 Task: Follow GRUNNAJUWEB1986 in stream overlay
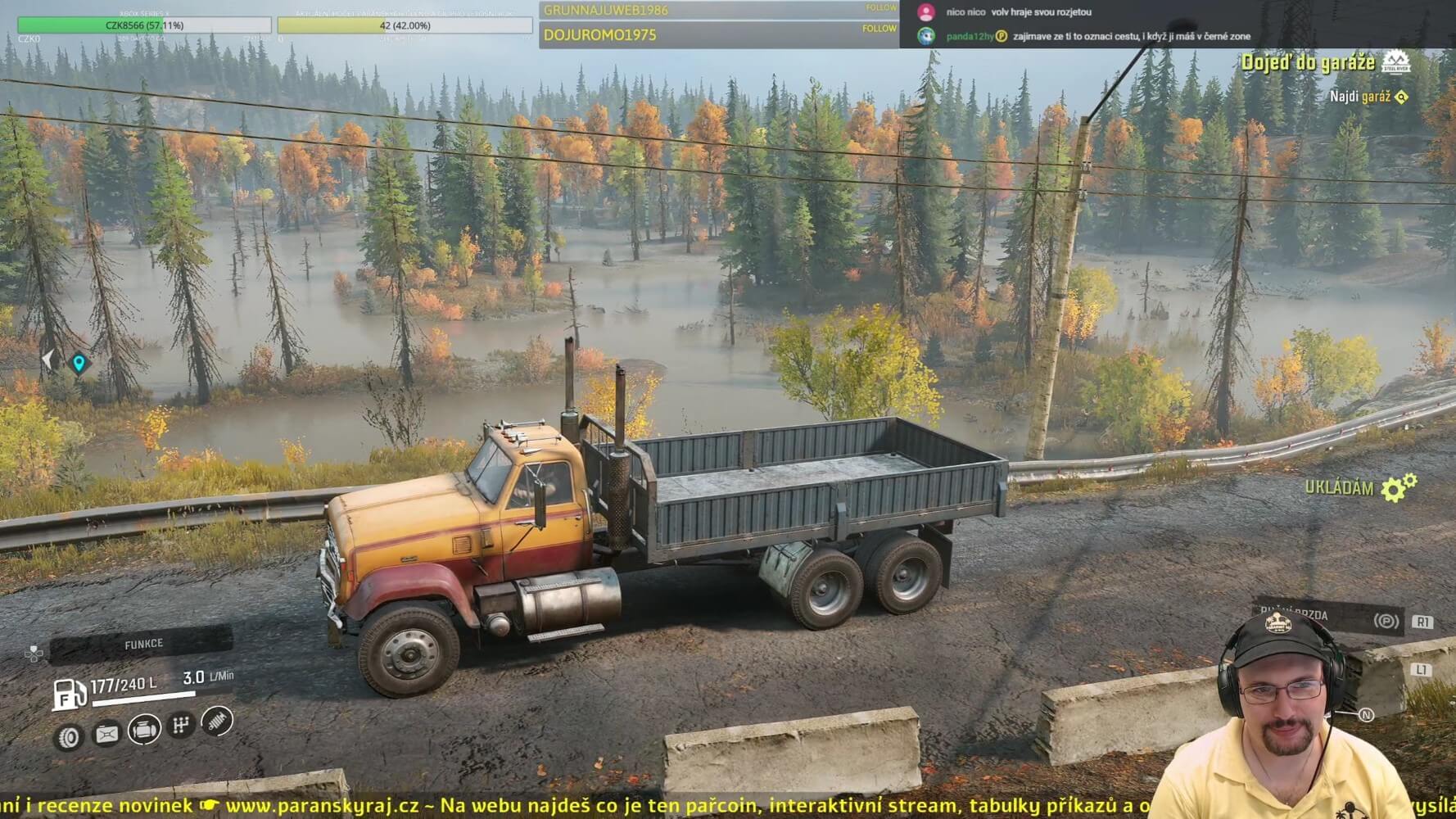880,8
